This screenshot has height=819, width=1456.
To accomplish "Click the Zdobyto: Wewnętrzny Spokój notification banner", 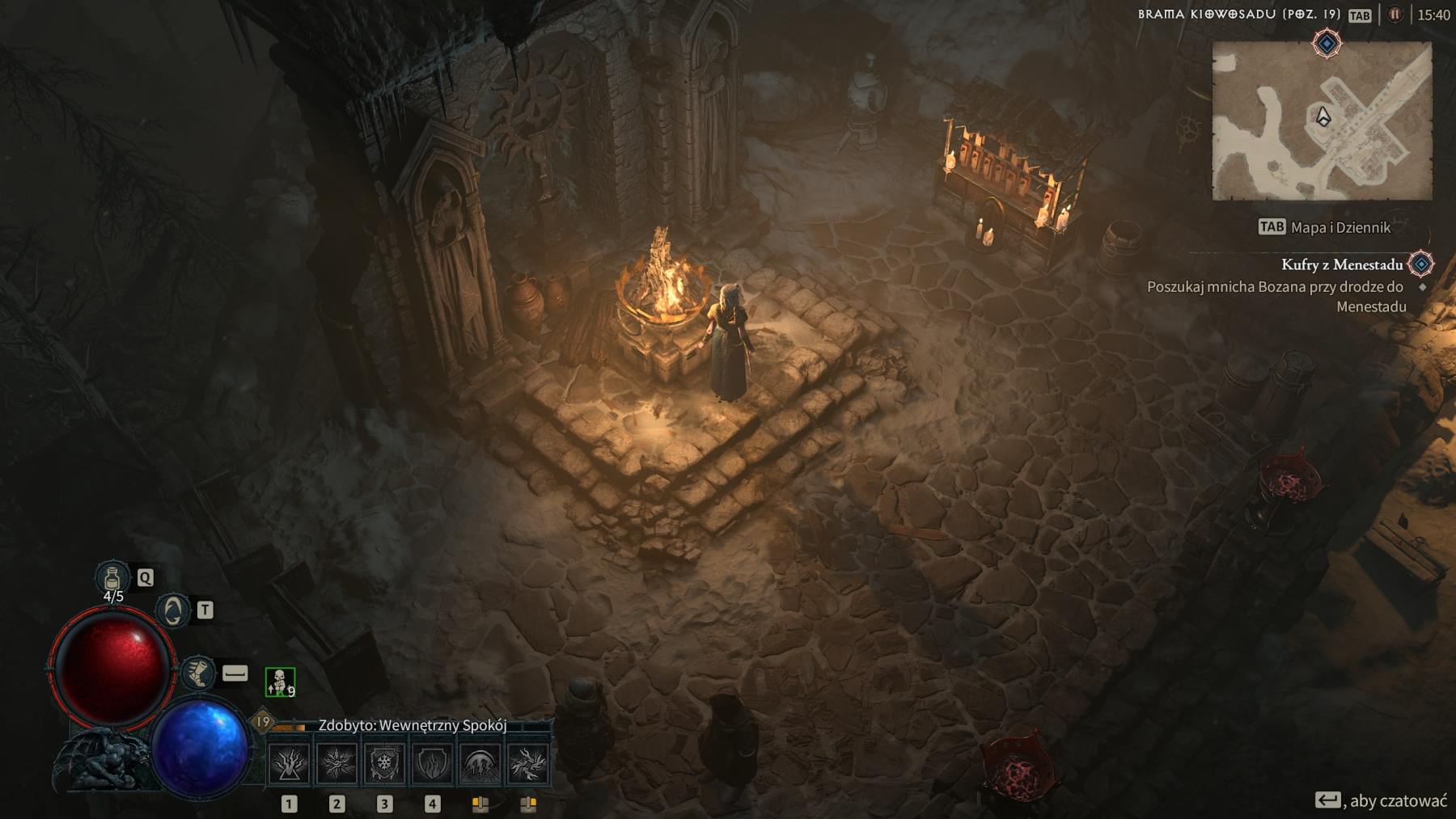I will coord(413,726).
